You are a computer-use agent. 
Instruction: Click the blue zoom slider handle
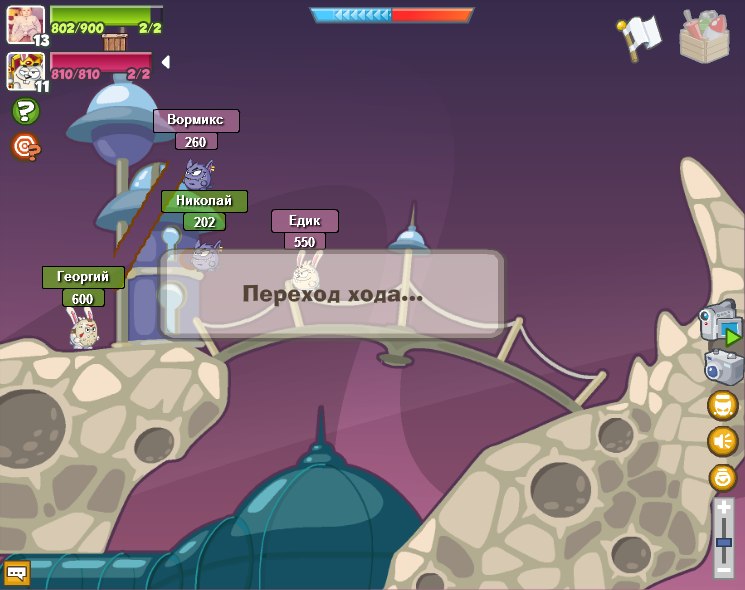pyautogui.click(x=723, y=542)
